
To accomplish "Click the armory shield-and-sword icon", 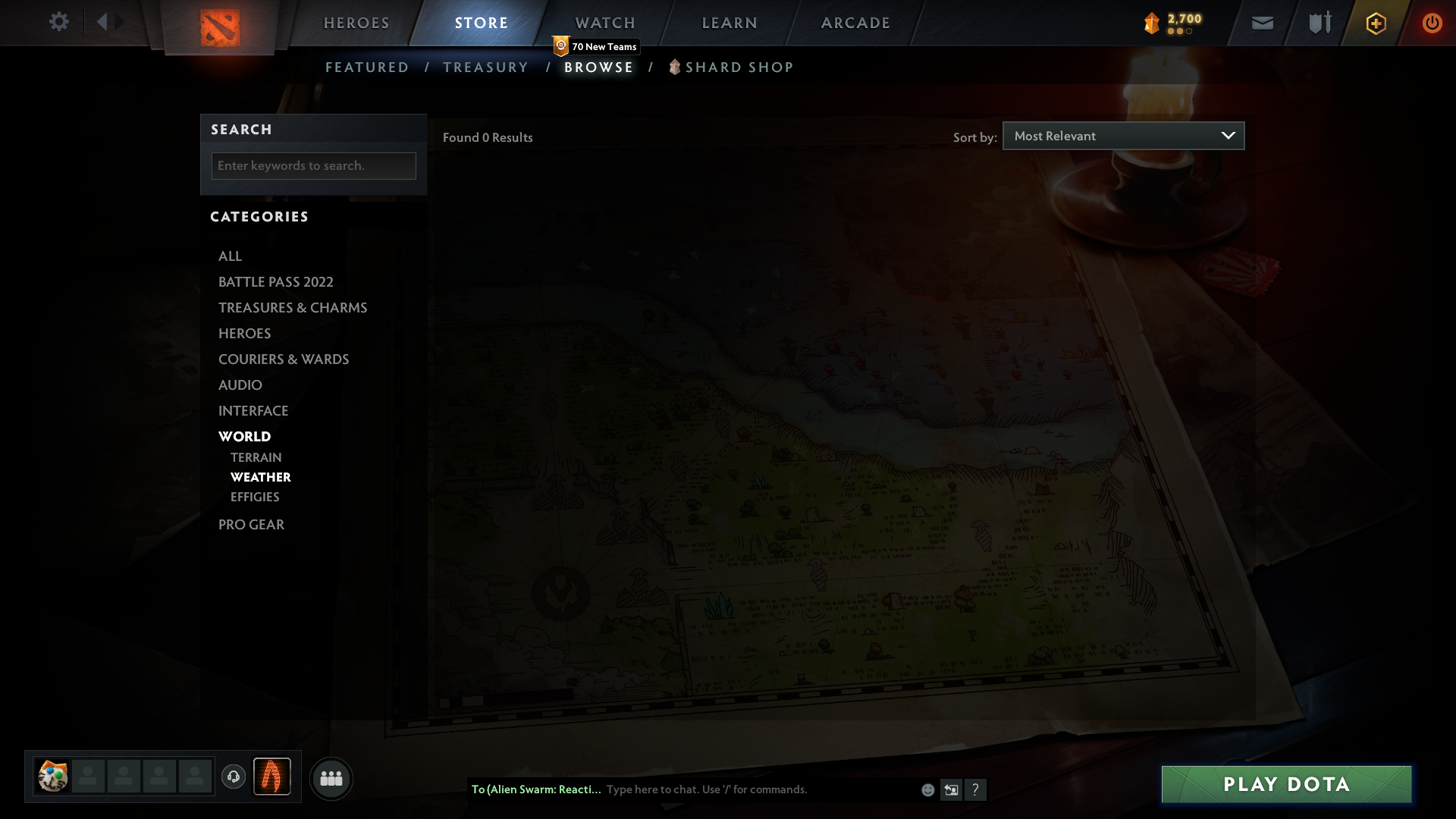I will (x=1319, y=23).
